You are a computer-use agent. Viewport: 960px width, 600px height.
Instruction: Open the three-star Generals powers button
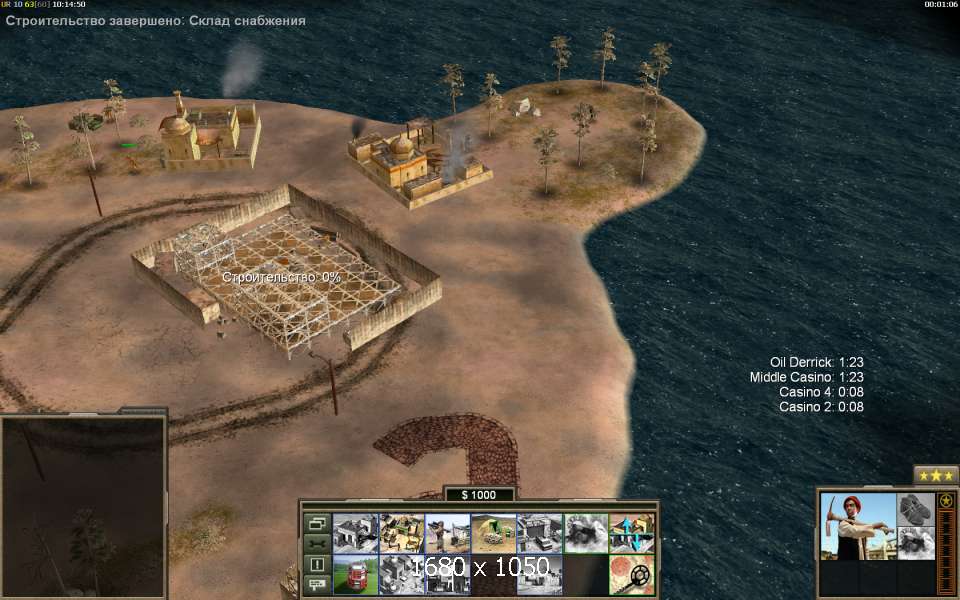tap(936, 475)
